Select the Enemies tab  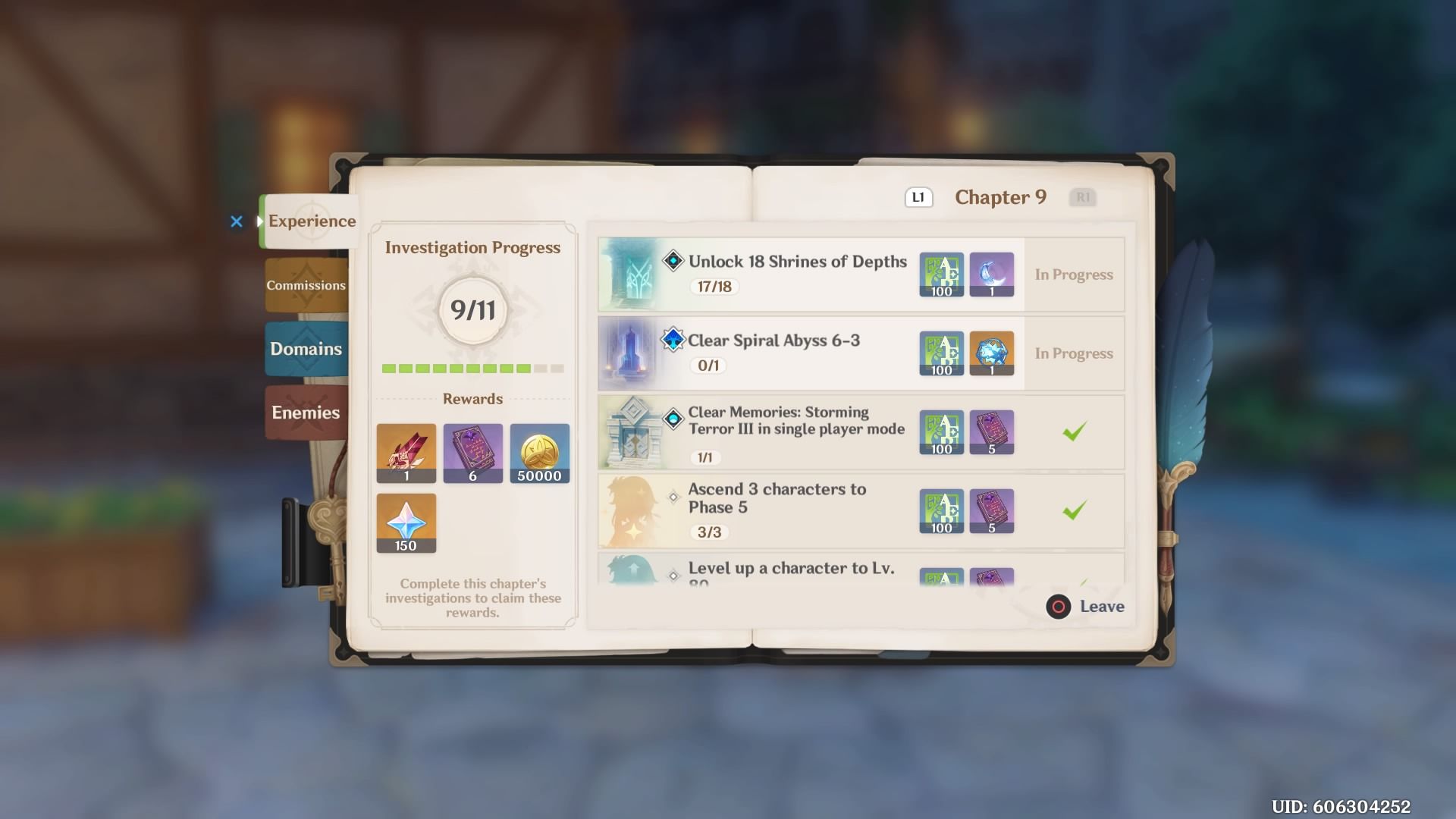[305, 413]
